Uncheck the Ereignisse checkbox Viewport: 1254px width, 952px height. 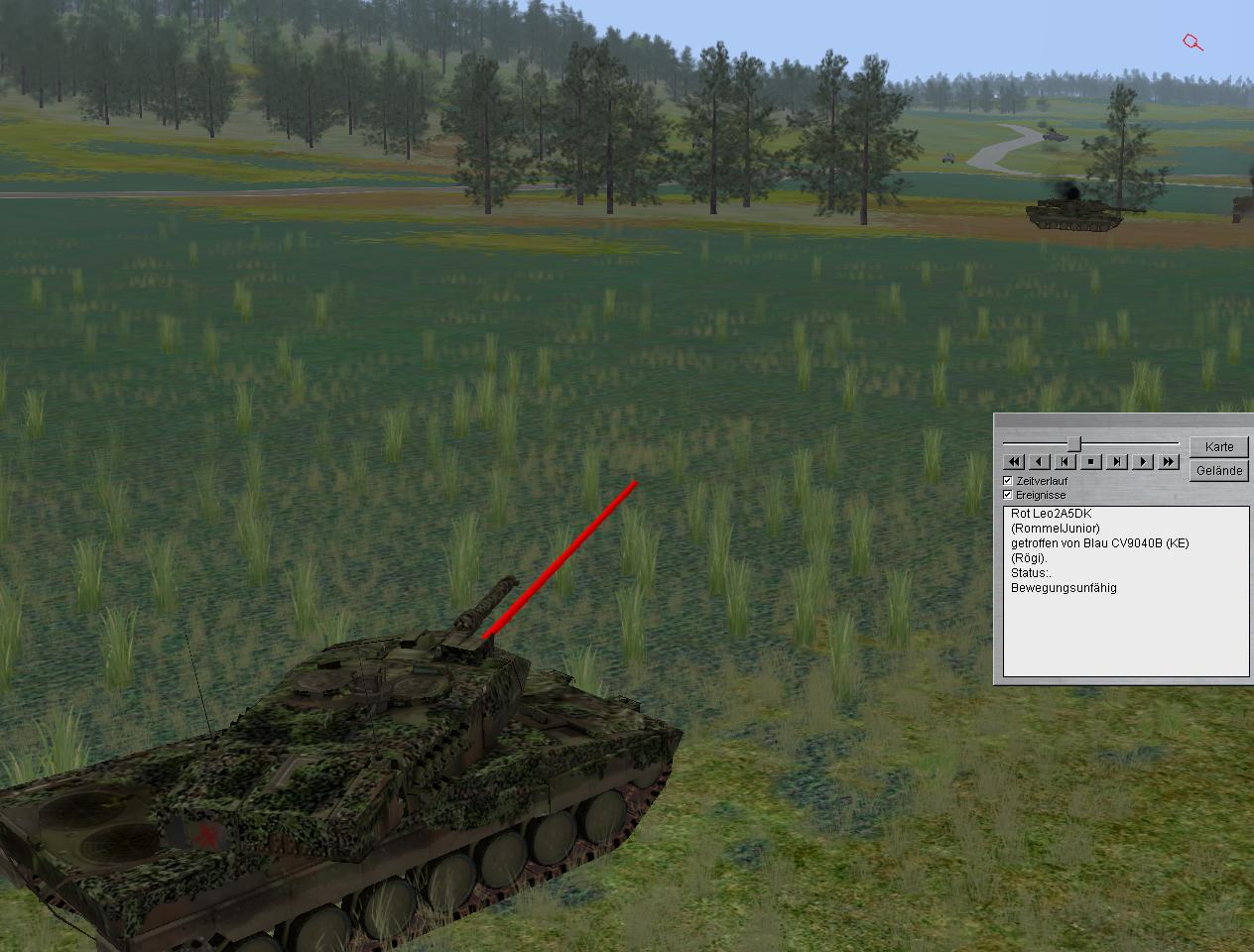(1008, 495)
